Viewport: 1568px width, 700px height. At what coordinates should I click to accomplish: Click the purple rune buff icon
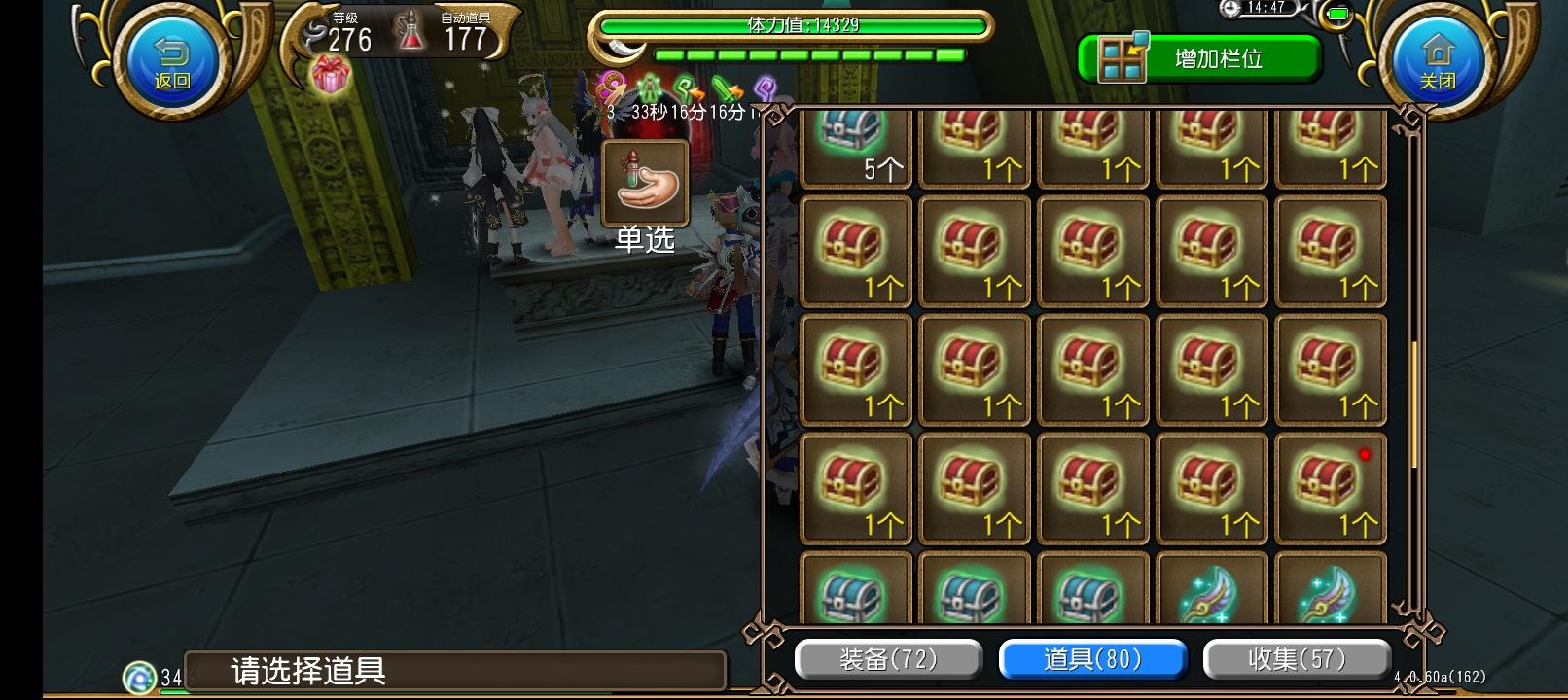click(766, 87)
